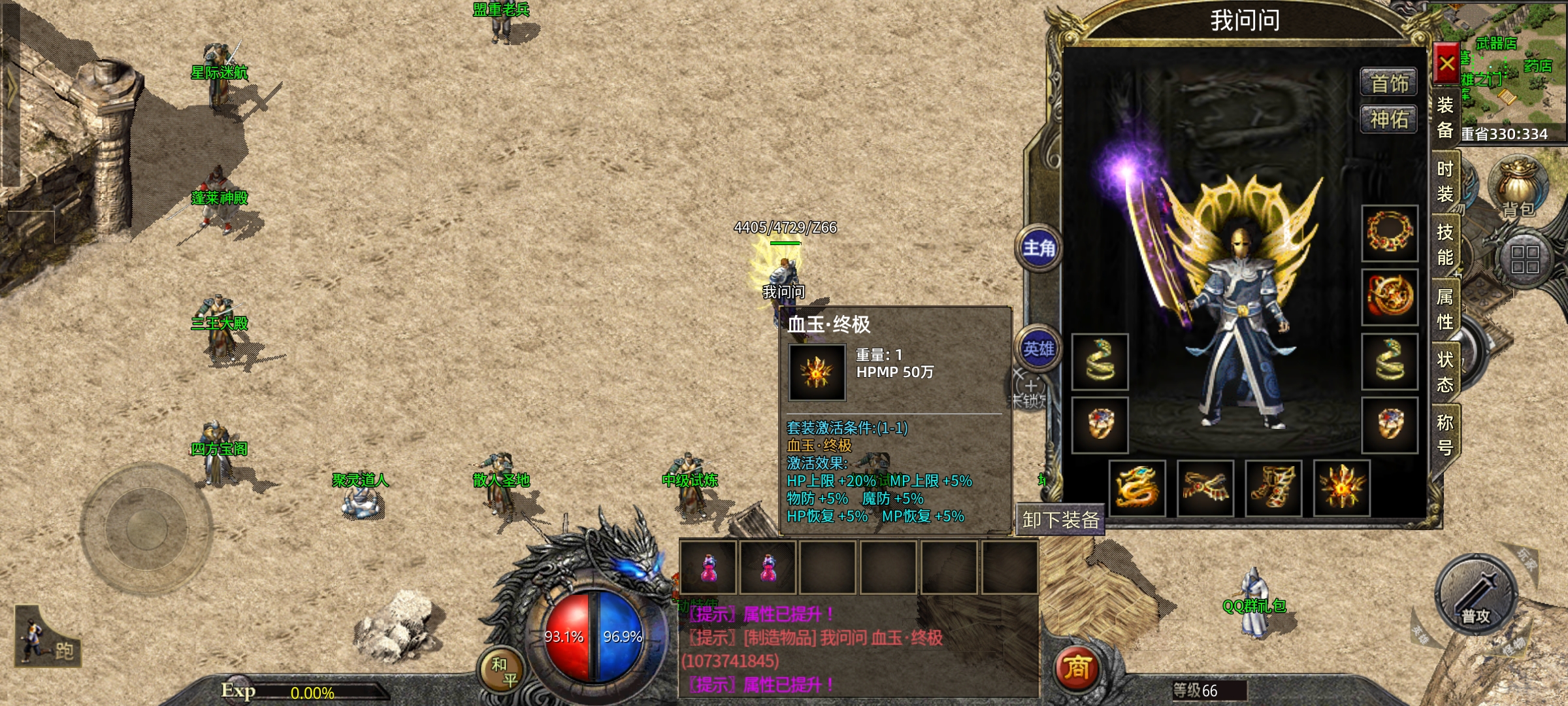The height and width of the screenshot is (706, 1568).
Task: Show the 状态 status tab
Action: [x=1445, y=371]
